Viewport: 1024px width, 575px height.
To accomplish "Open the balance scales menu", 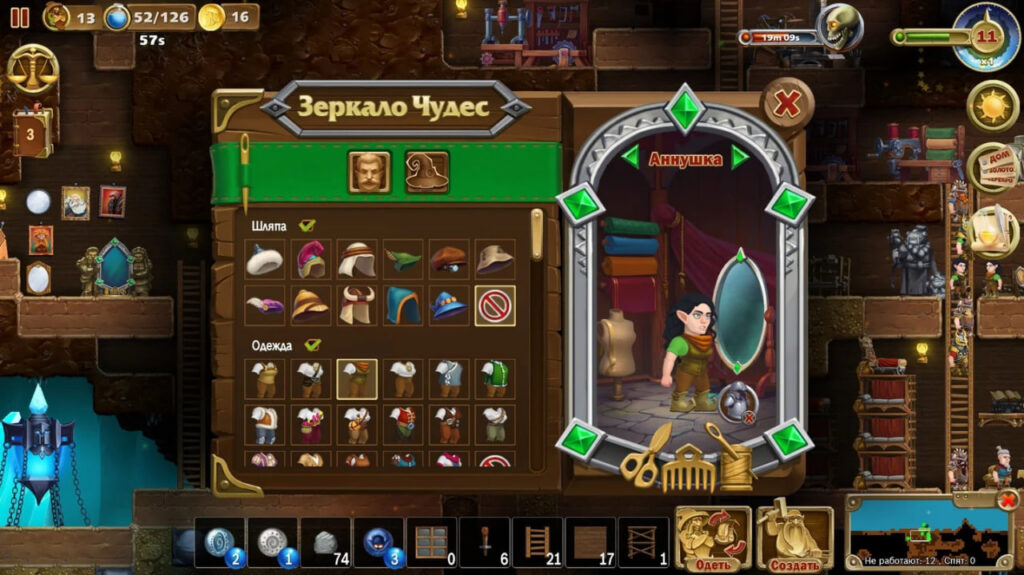I will click(x=32, y=69).
